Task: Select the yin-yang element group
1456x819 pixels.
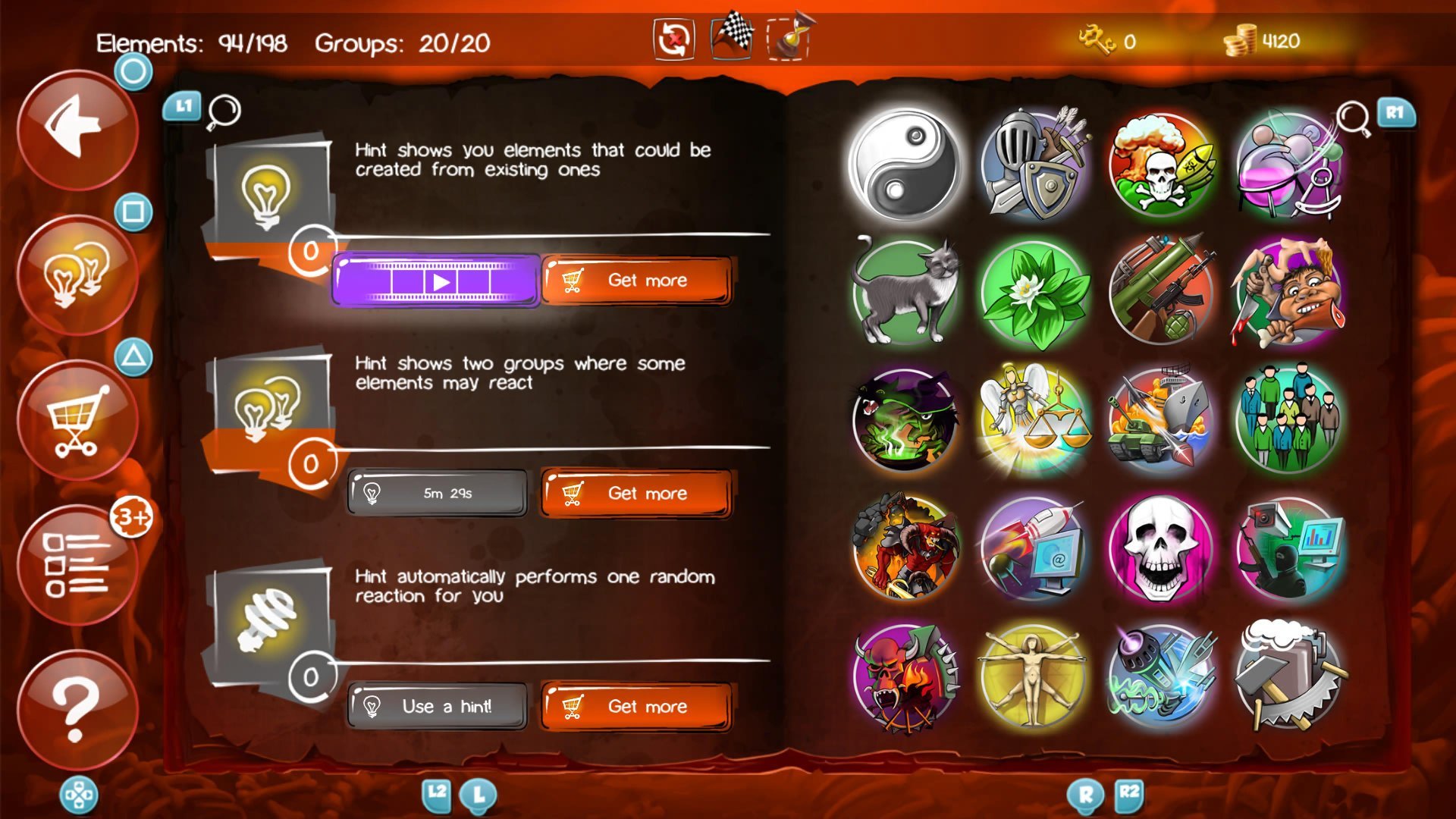Action: (x=904, y=165)
